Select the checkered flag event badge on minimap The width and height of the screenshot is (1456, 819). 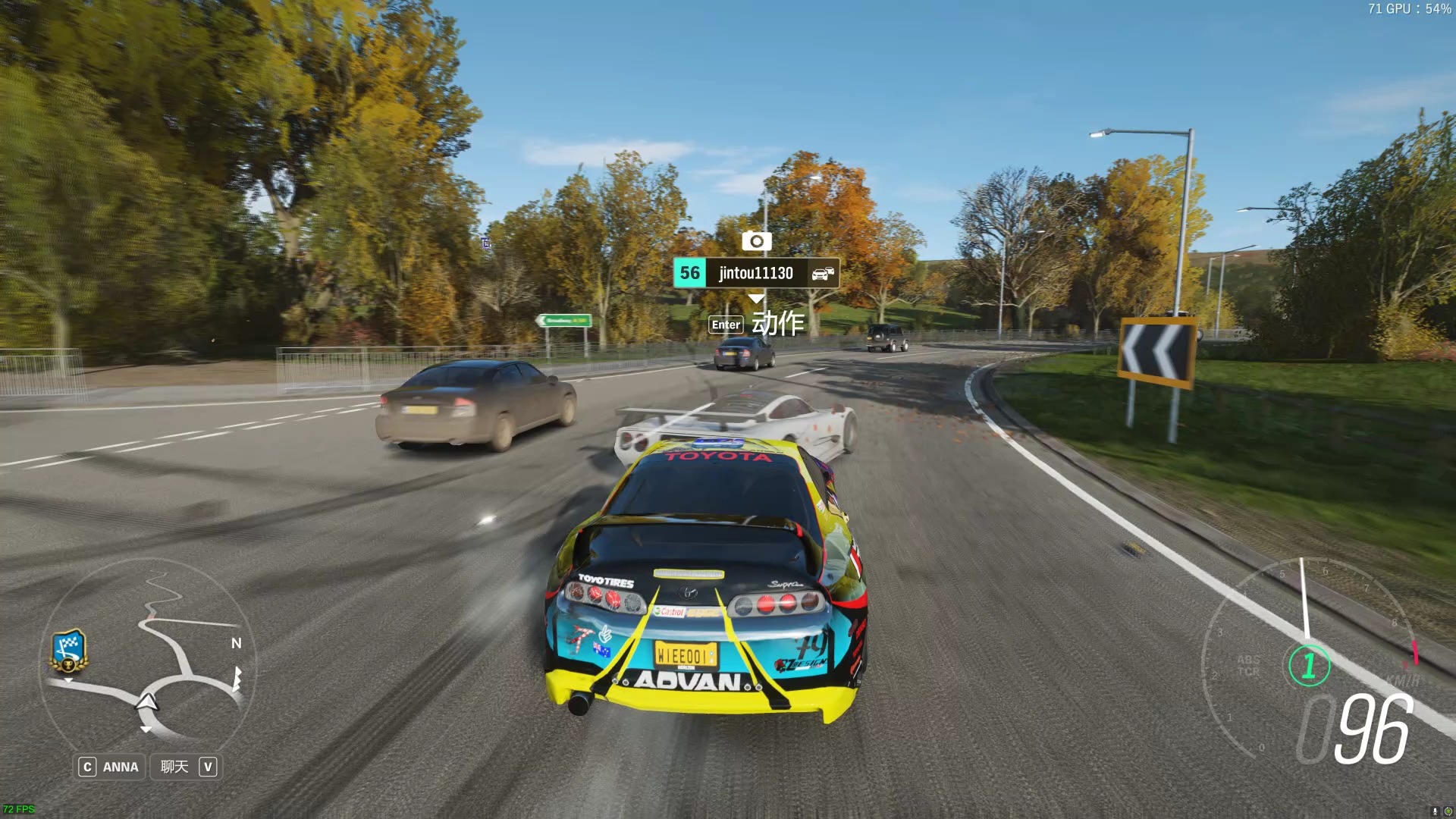[x=69, y=651]
